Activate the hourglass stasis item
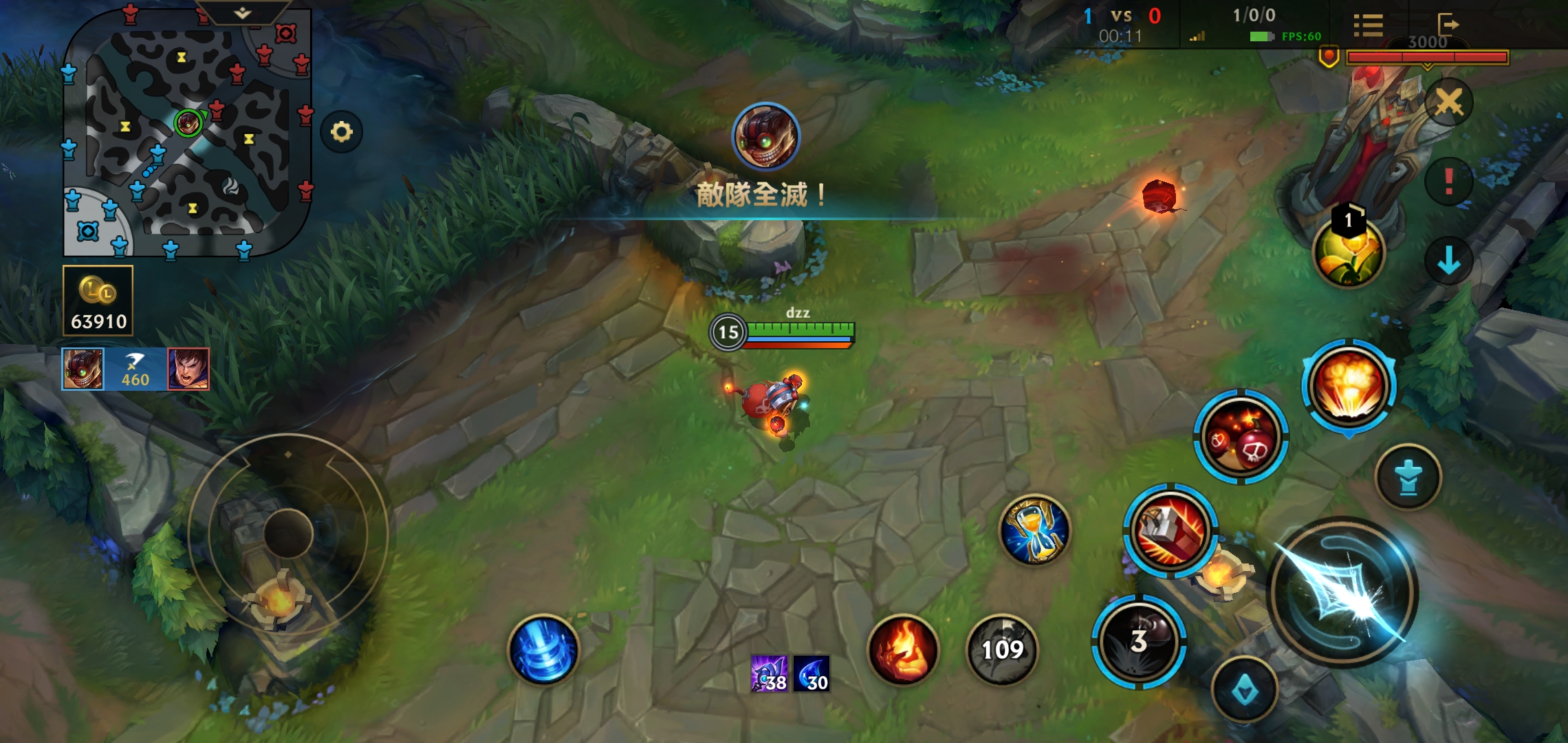This screenshot has width=1568, height=743. click(1034, 530)
